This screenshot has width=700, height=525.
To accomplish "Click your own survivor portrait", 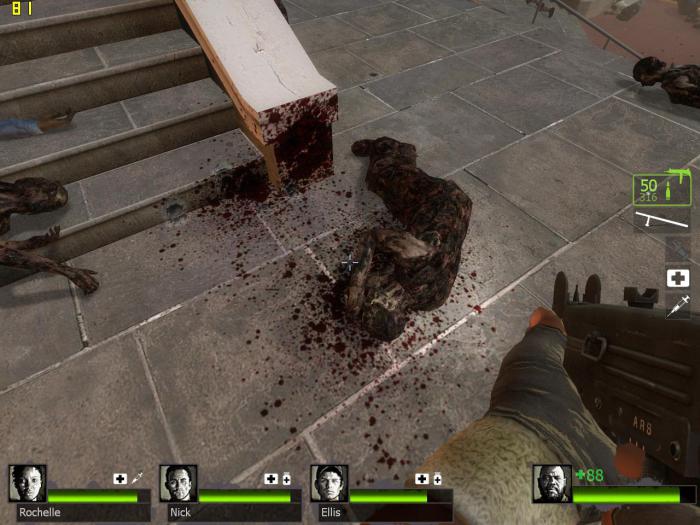I will tap(551, 483).
